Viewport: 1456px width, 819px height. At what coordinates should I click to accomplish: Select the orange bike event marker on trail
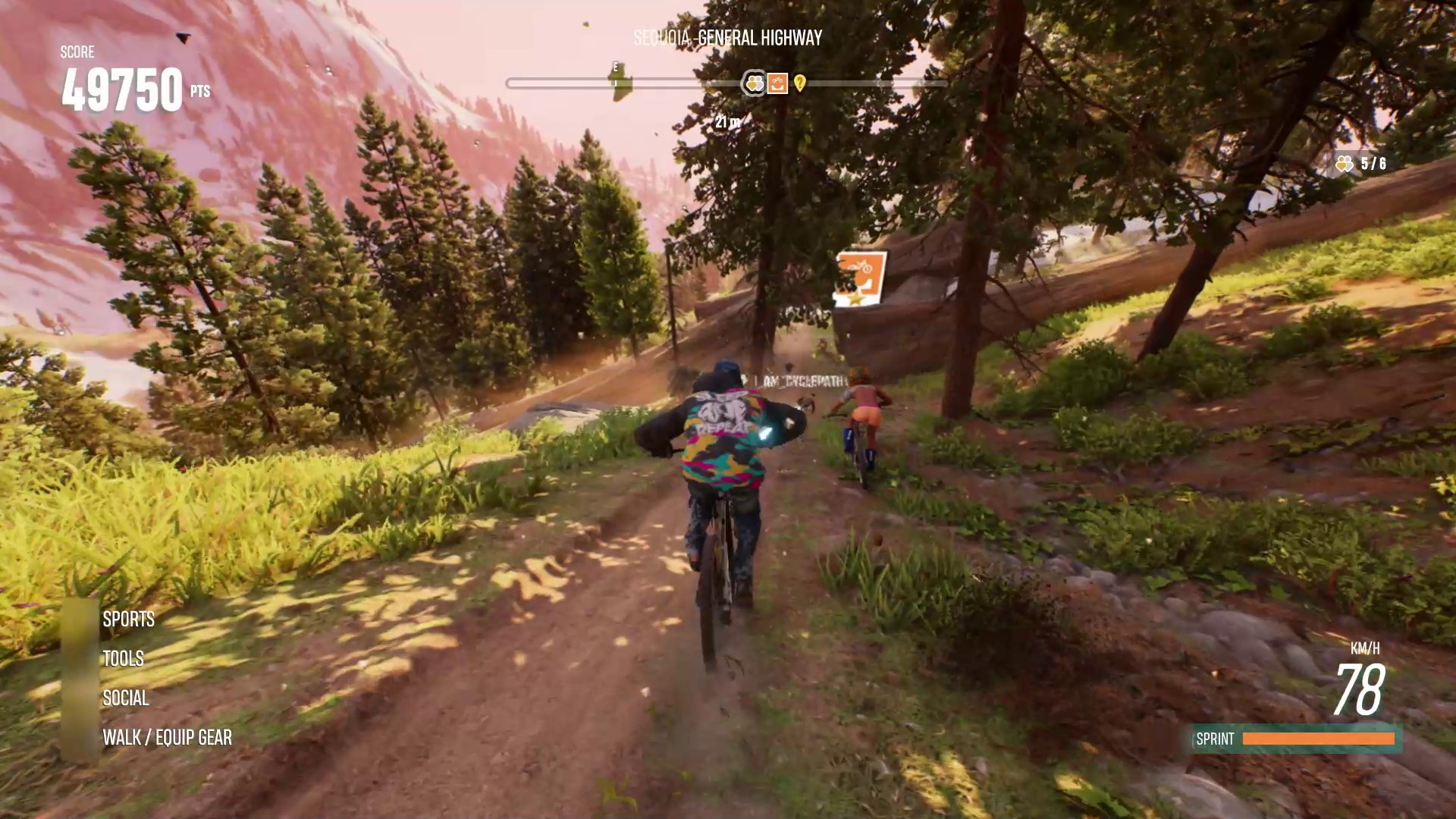pyautogui.click(x=861, y=278)
